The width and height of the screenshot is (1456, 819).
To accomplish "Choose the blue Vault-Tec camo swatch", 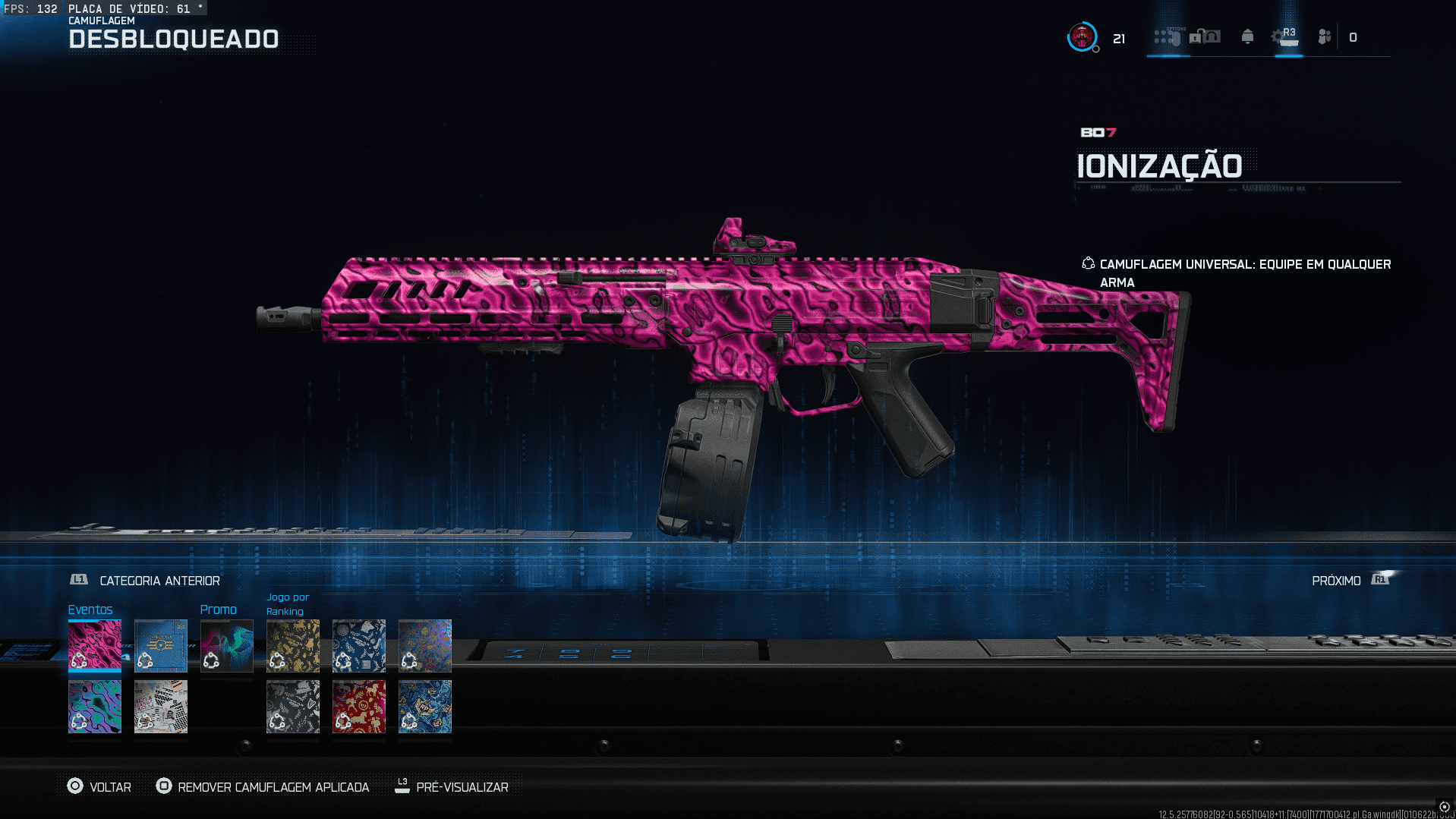I will click(161, 645).
